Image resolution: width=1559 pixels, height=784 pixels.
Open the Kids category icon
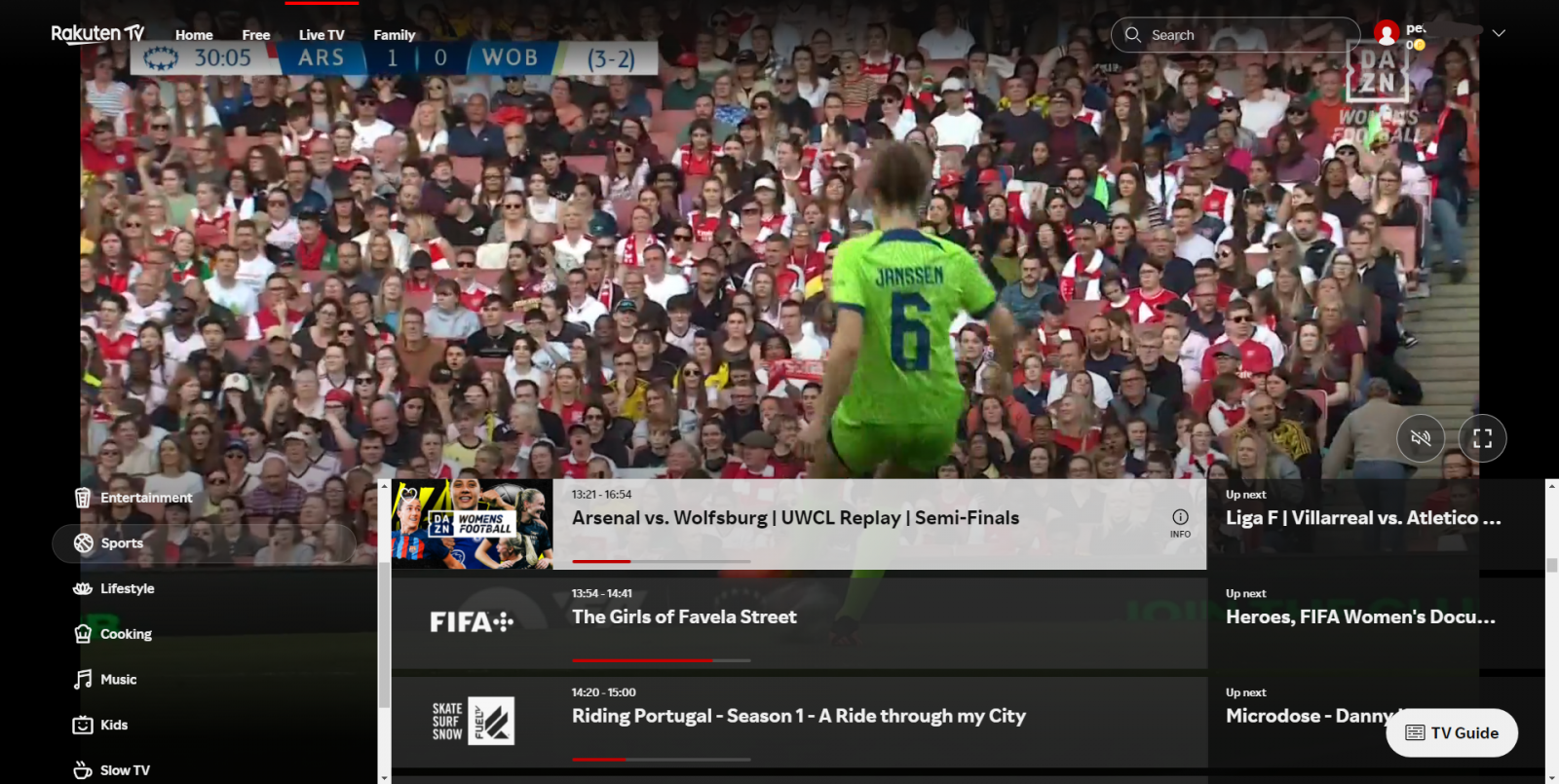click(x=82, y=724)
